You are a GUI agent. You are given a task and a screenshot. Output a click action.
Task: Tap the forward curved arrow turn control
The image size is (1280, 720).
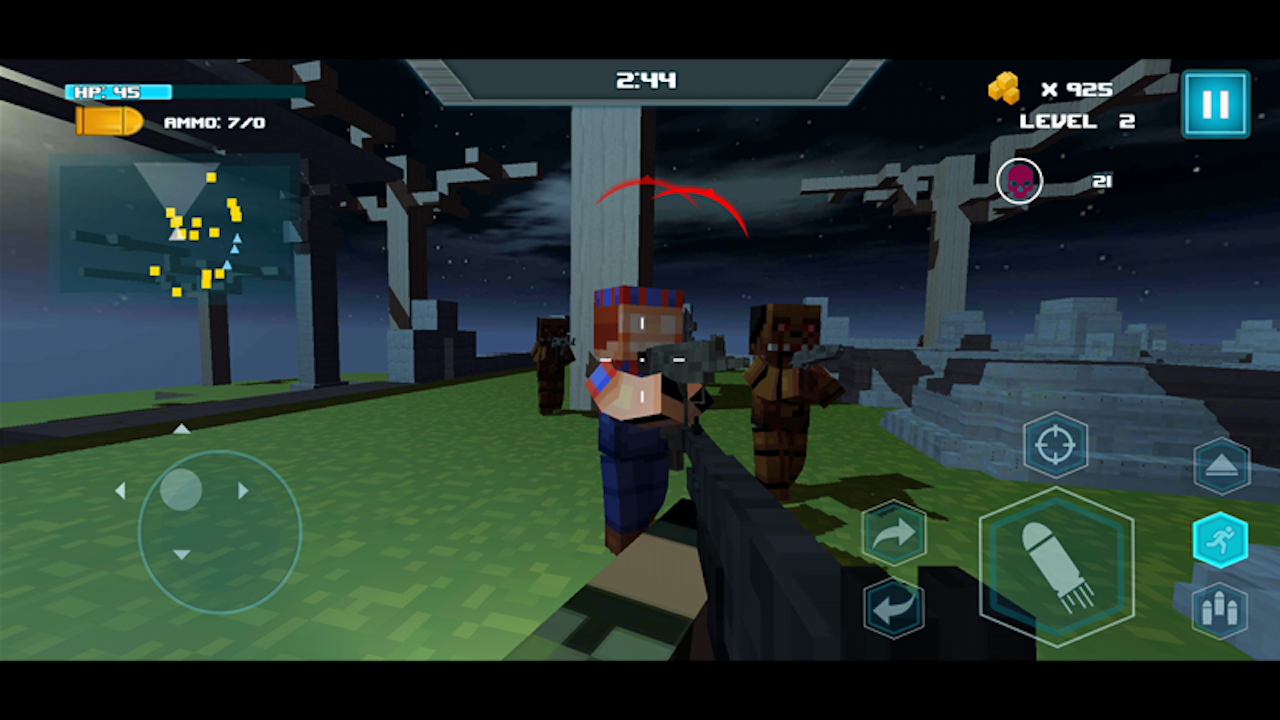(x=895, y=533)
